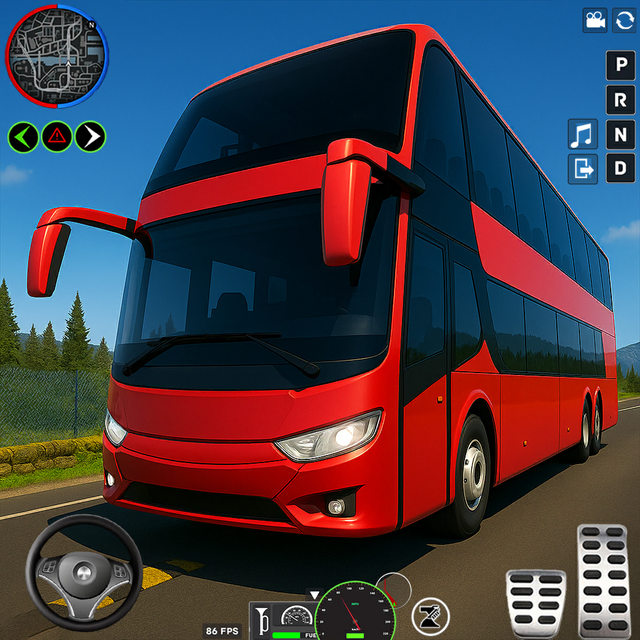Open the circular city minimap
The image size is (640, 640).
(57, 54)
